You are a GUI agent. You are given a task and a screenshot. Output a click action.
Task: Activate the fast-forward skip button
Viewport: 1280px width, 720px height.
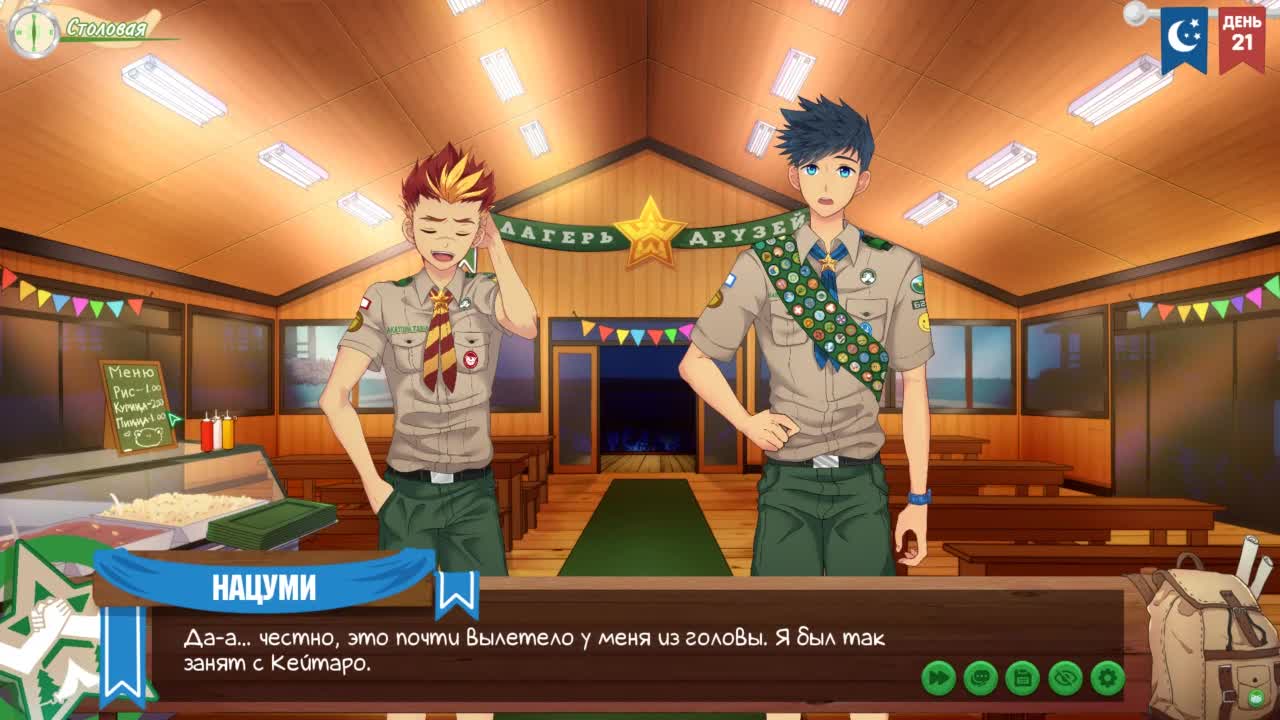click(x=938, y=678)
